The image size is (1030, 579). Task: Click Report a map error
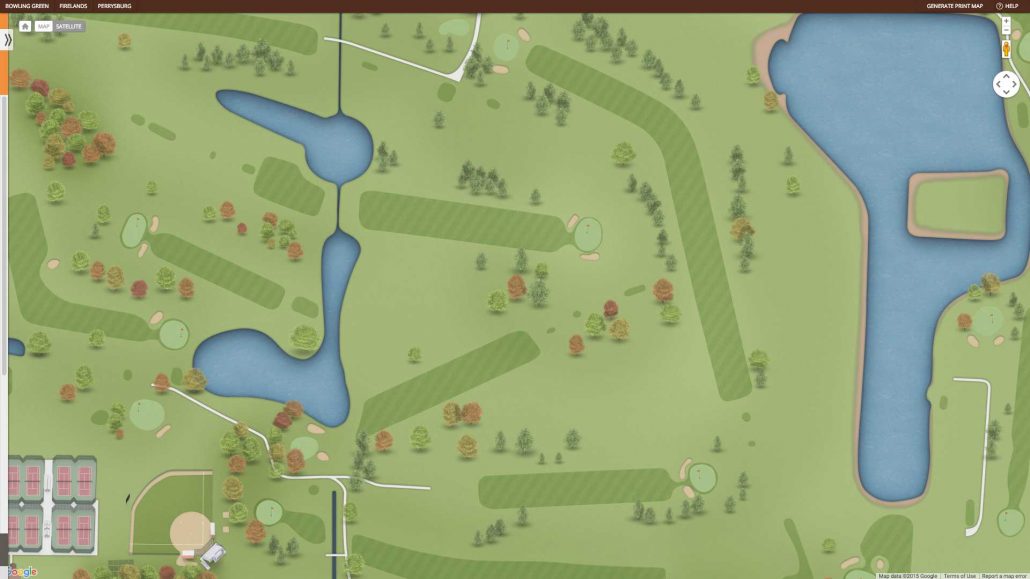1004,575
